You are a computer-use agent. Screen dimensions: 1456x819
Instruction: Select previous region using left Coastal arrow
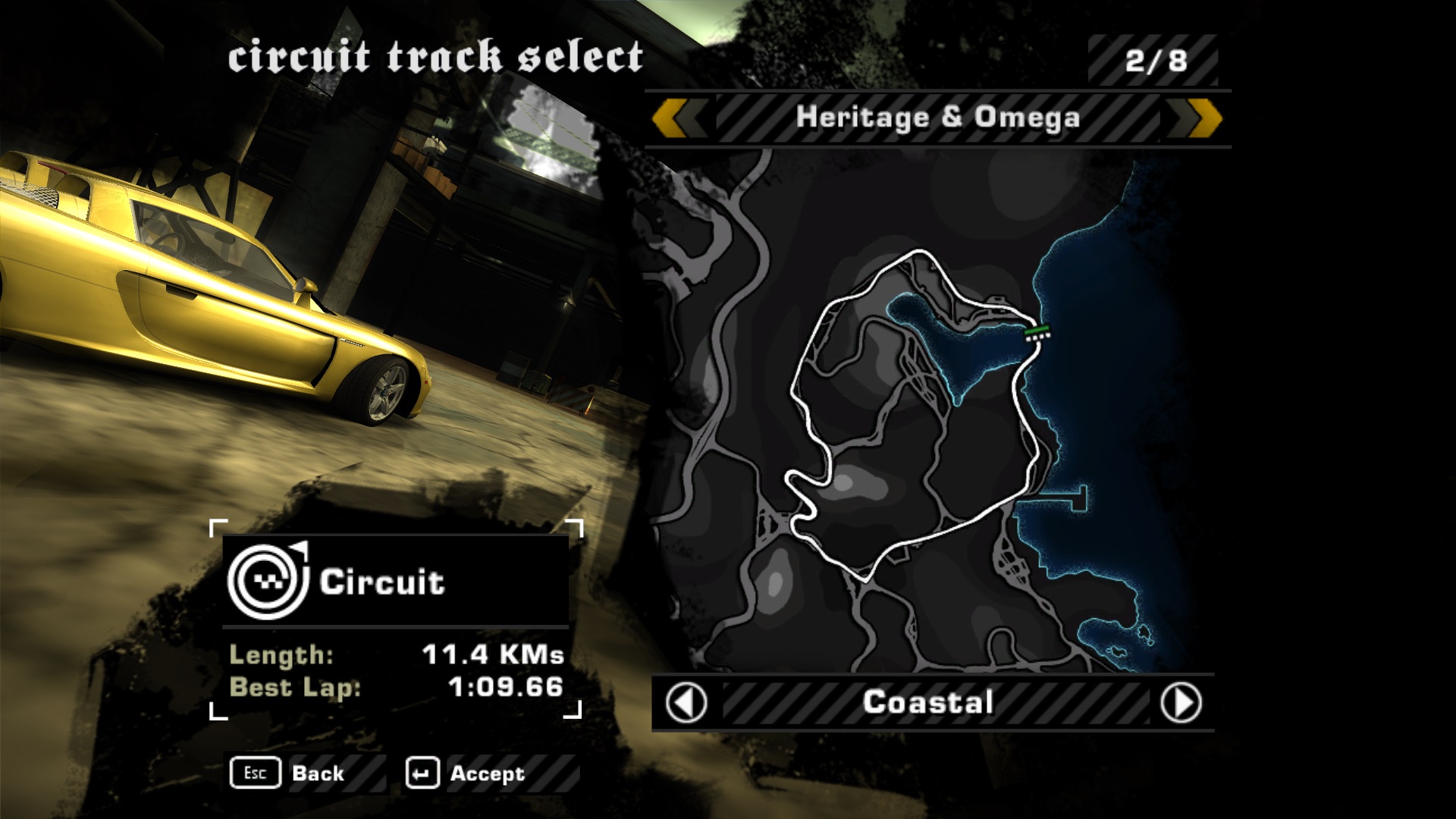click(x=686, y=703)
